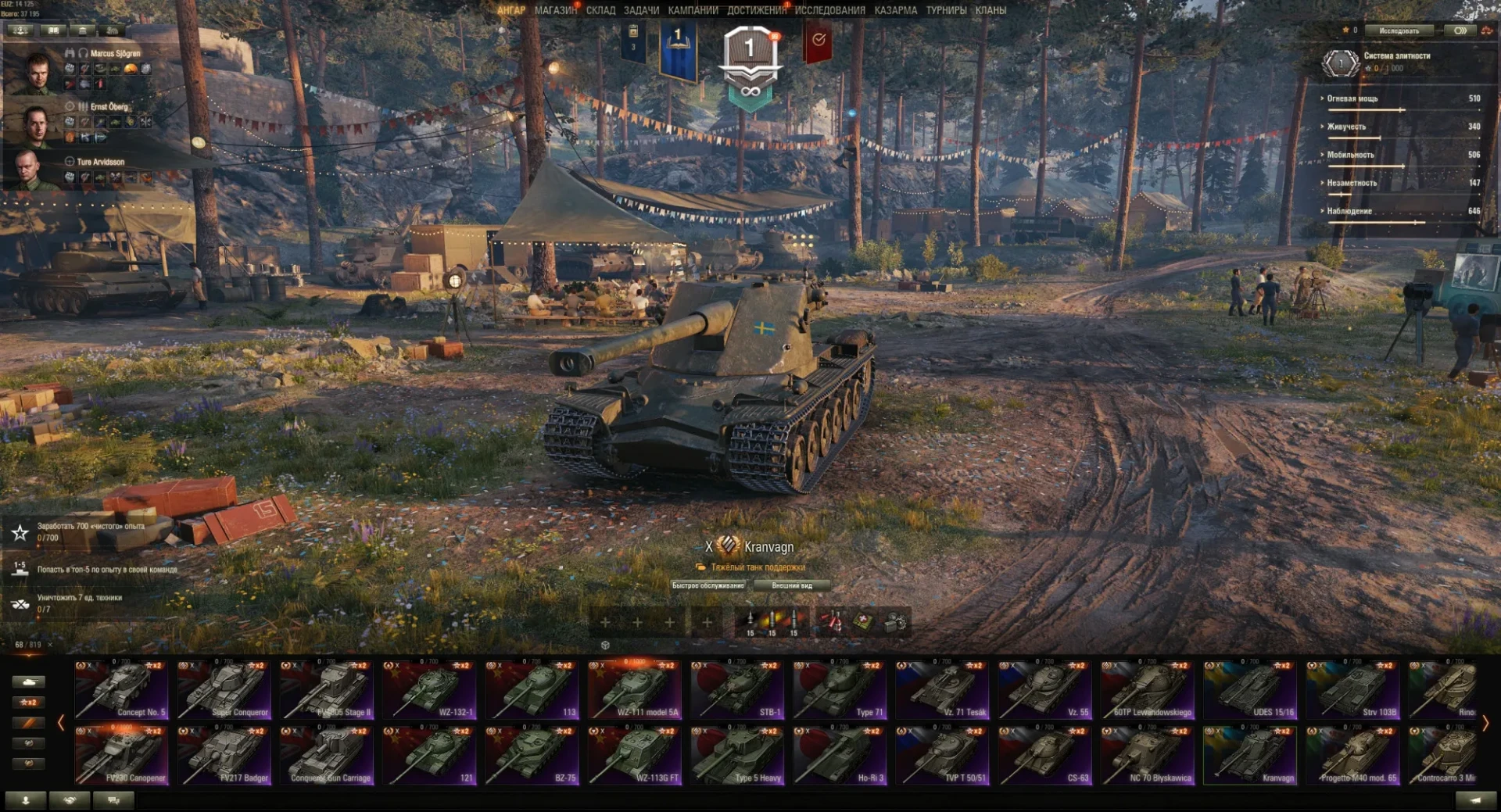Image resolution: width=1501 pixels, height=812 pixels.
Task: Click the Исследовать button
Action: tap(1399, 30)
